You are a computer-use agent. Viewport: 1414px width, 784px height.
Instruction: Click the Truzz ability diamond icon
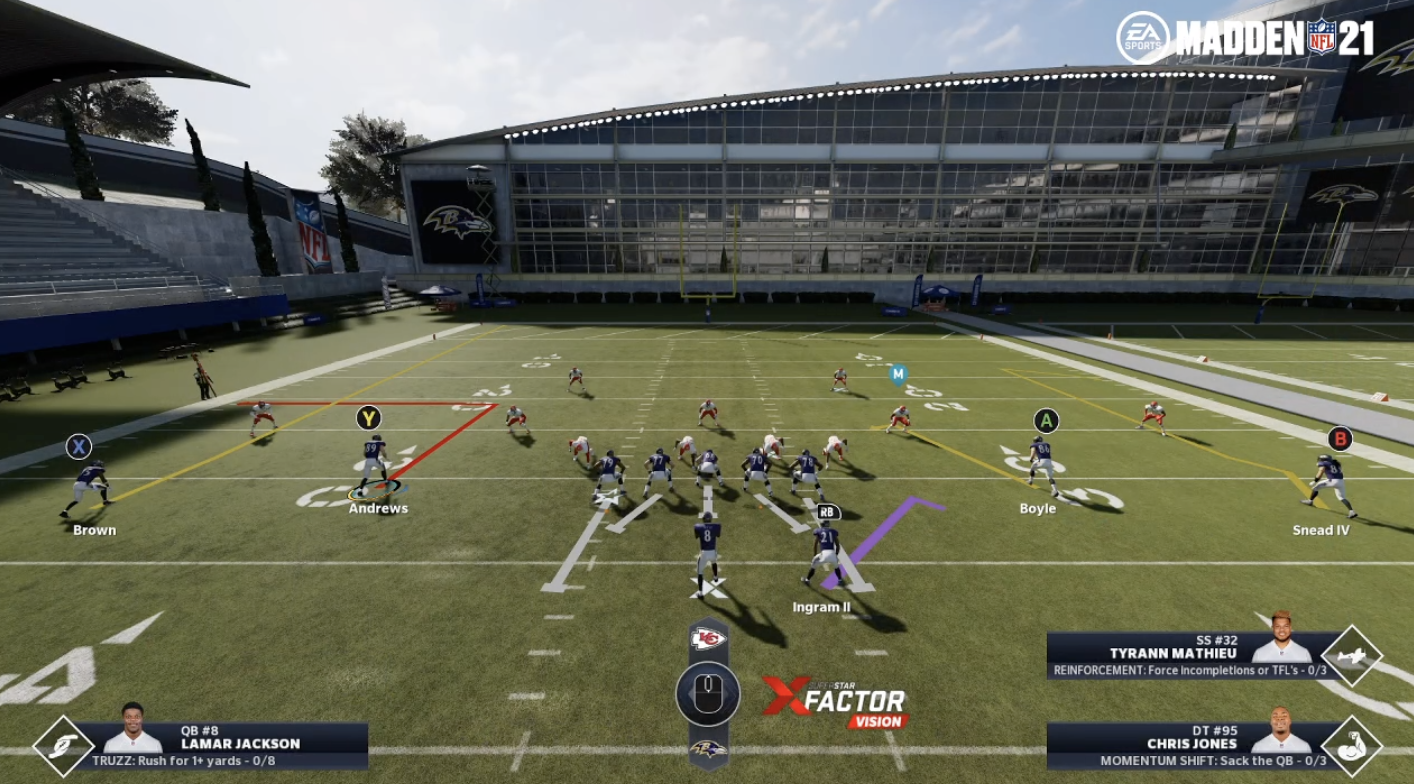click(63, 746)
